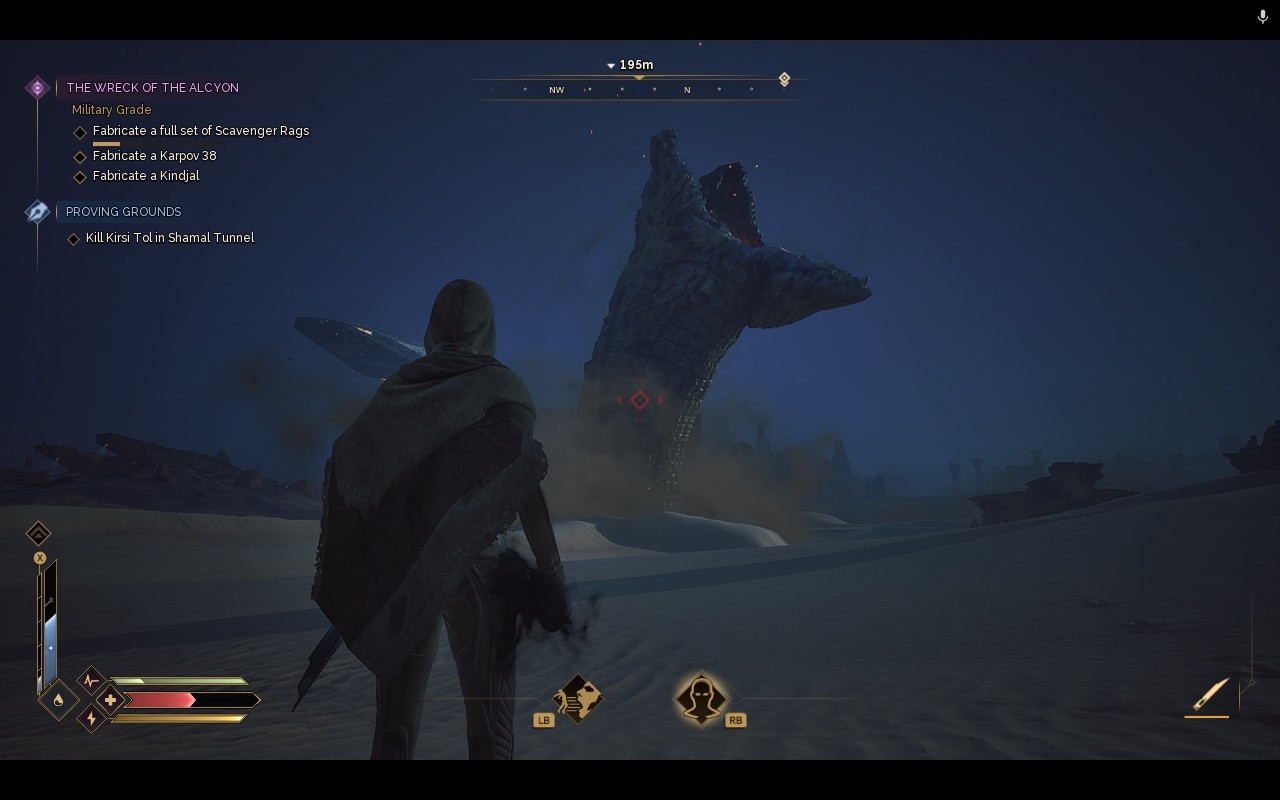Click the lightning bolt stamina icon
This screenshot has height=800, width=1280.
point(92,718)
